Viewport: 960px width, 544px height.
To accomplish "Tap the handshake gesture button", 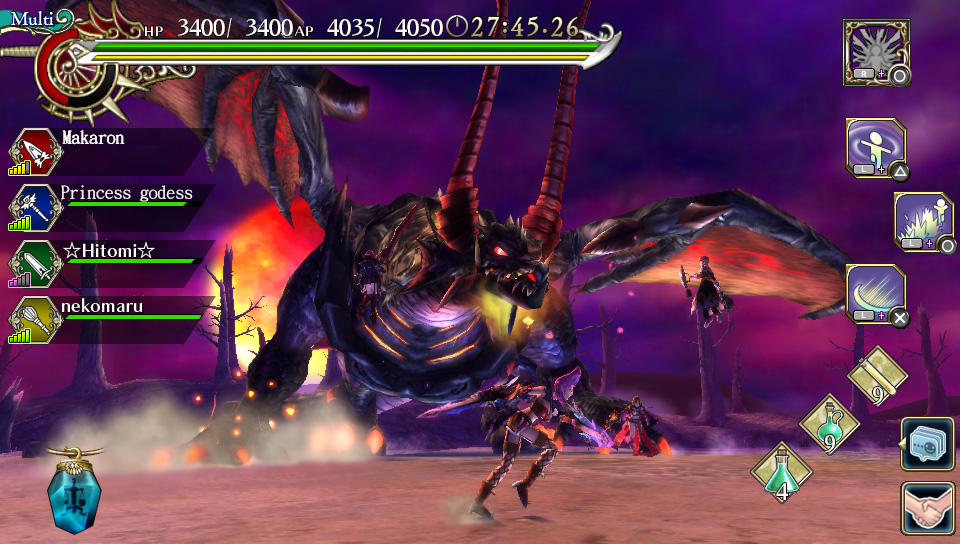I will (x=927, y=509).
